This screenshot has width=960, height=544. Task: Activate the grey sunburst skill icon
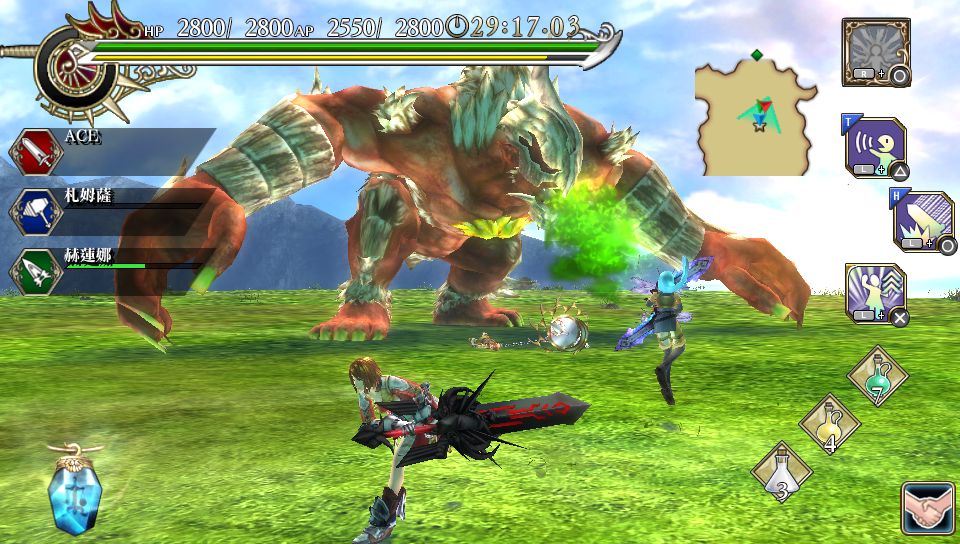pyautogui.click(x=875, y=51)
